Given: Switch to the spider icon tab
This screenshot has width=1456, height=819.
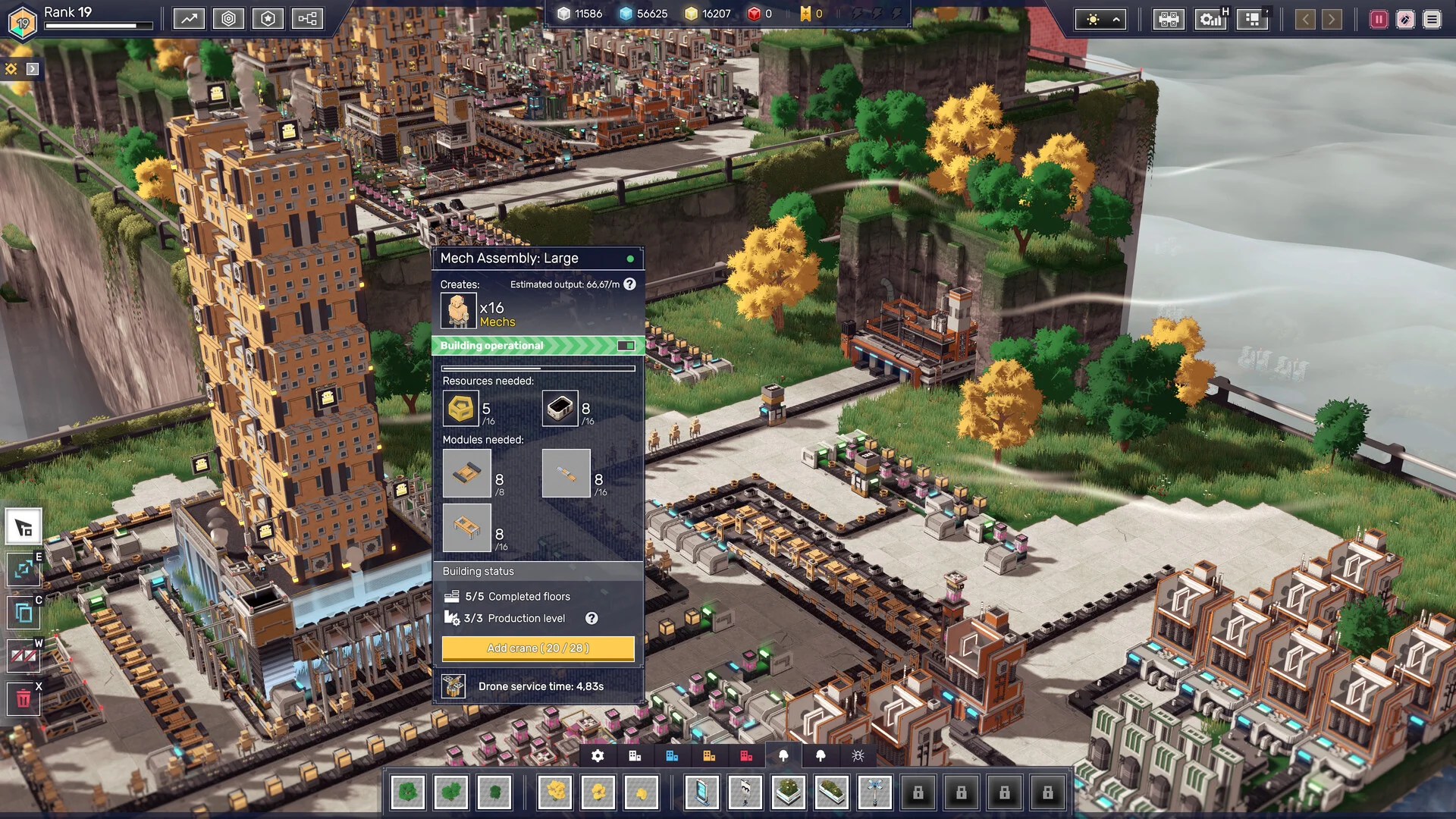Looking at the screenshot, I should pos(858,755).
